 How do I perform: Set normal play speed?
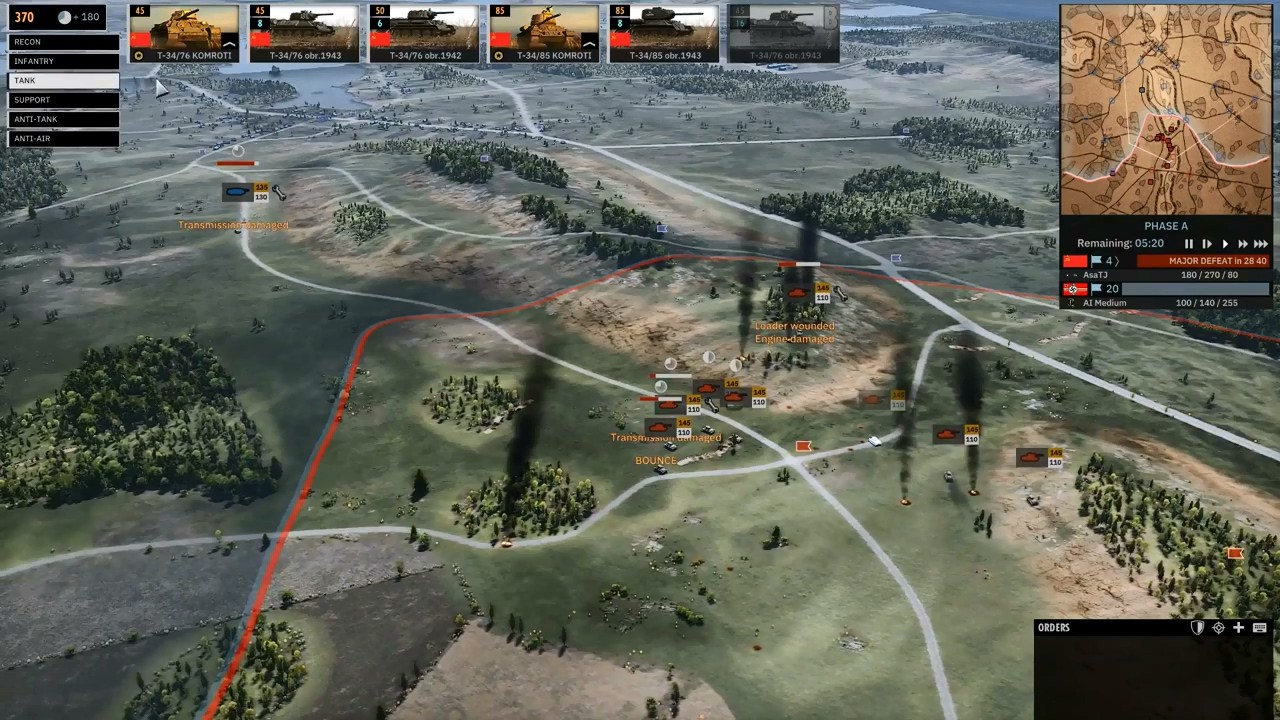coord(1225,244)
